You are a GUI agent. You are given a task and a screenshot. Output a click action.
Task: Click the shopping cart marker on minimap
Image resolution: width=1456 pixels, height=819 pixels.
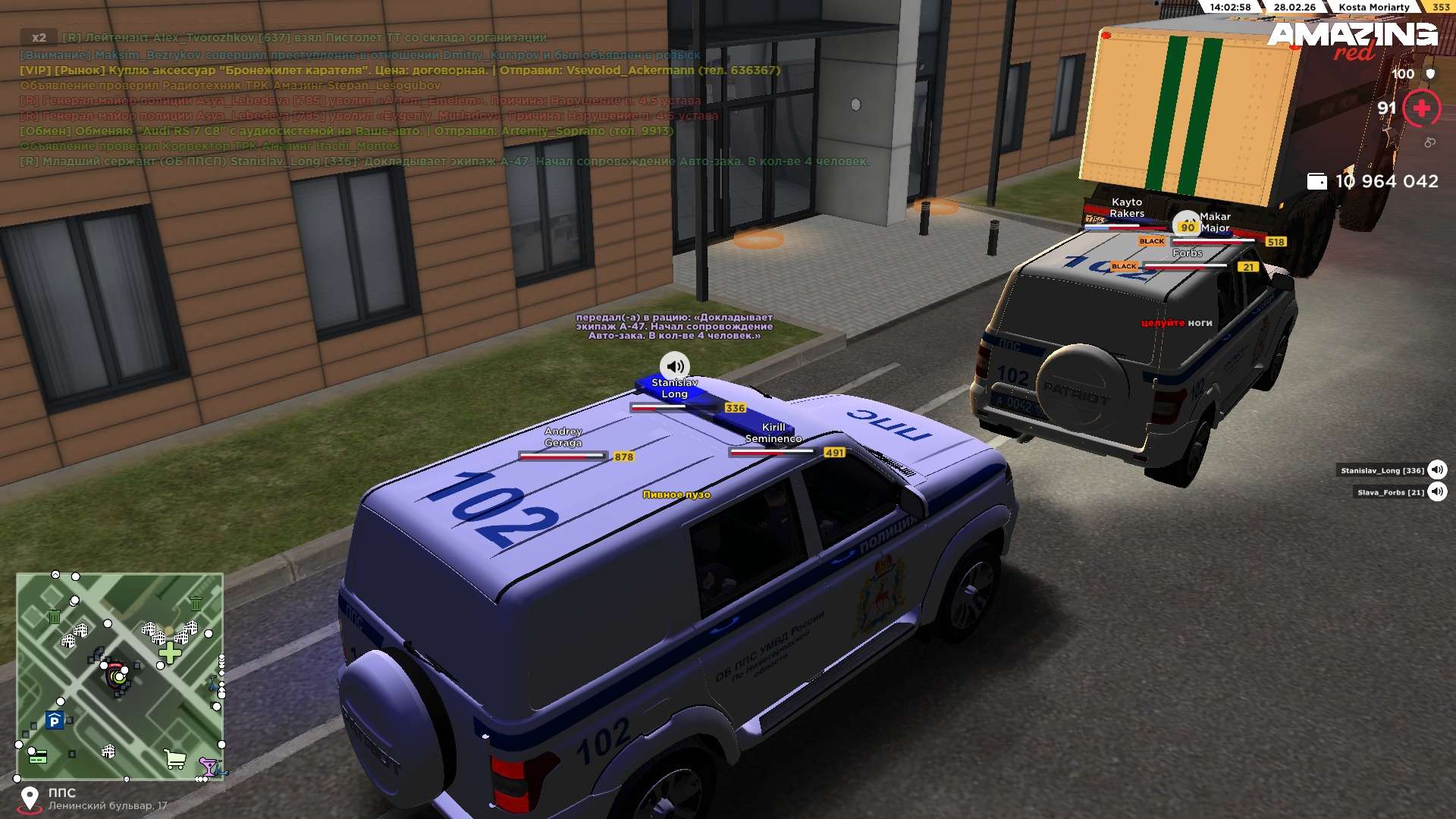pos(175,758)
